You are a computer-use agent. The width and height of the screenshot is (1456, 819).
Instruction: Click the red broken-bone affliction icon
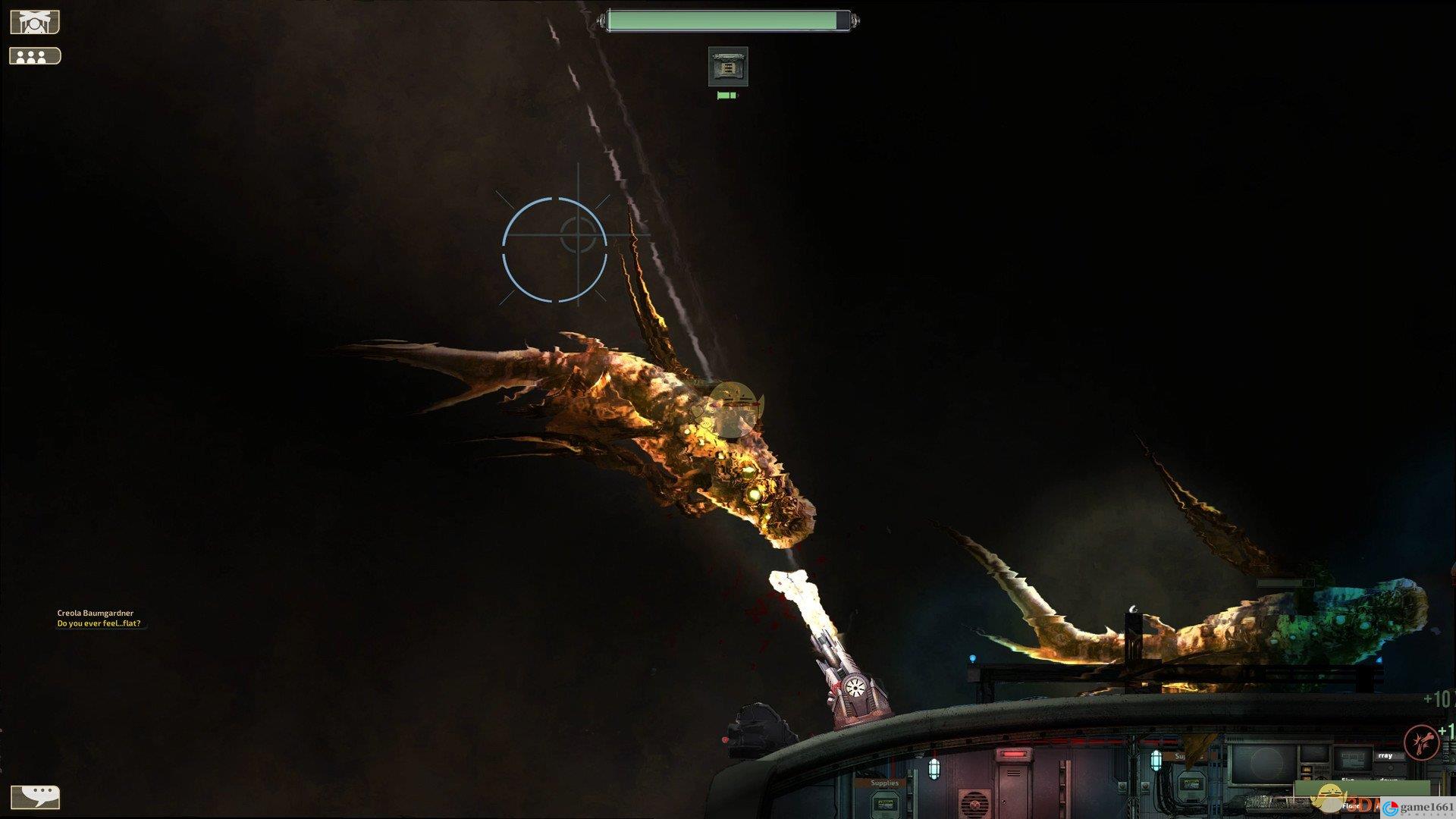coord(1422,742)
